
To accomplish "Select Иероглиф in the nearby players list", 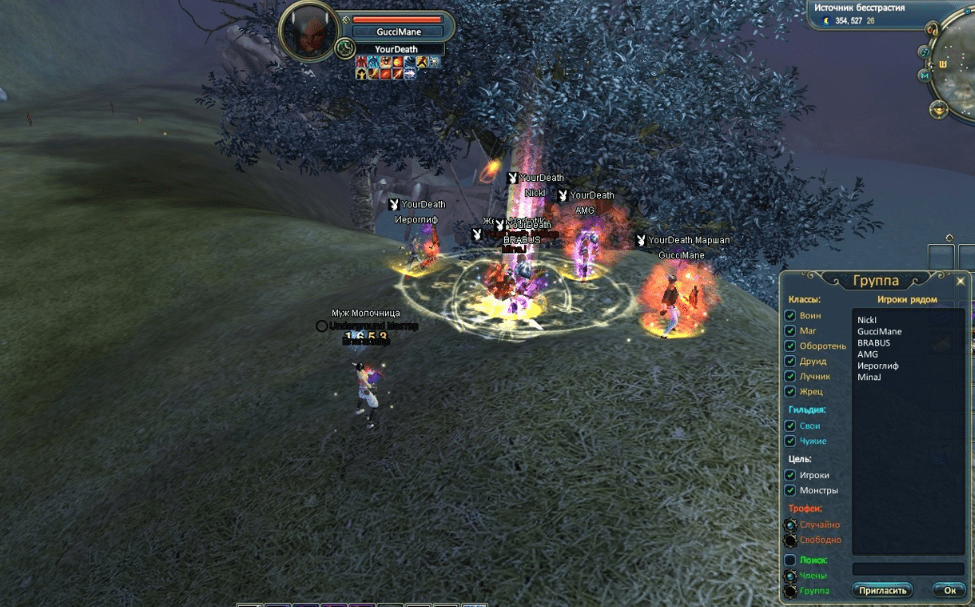I will tap(877, 366).
